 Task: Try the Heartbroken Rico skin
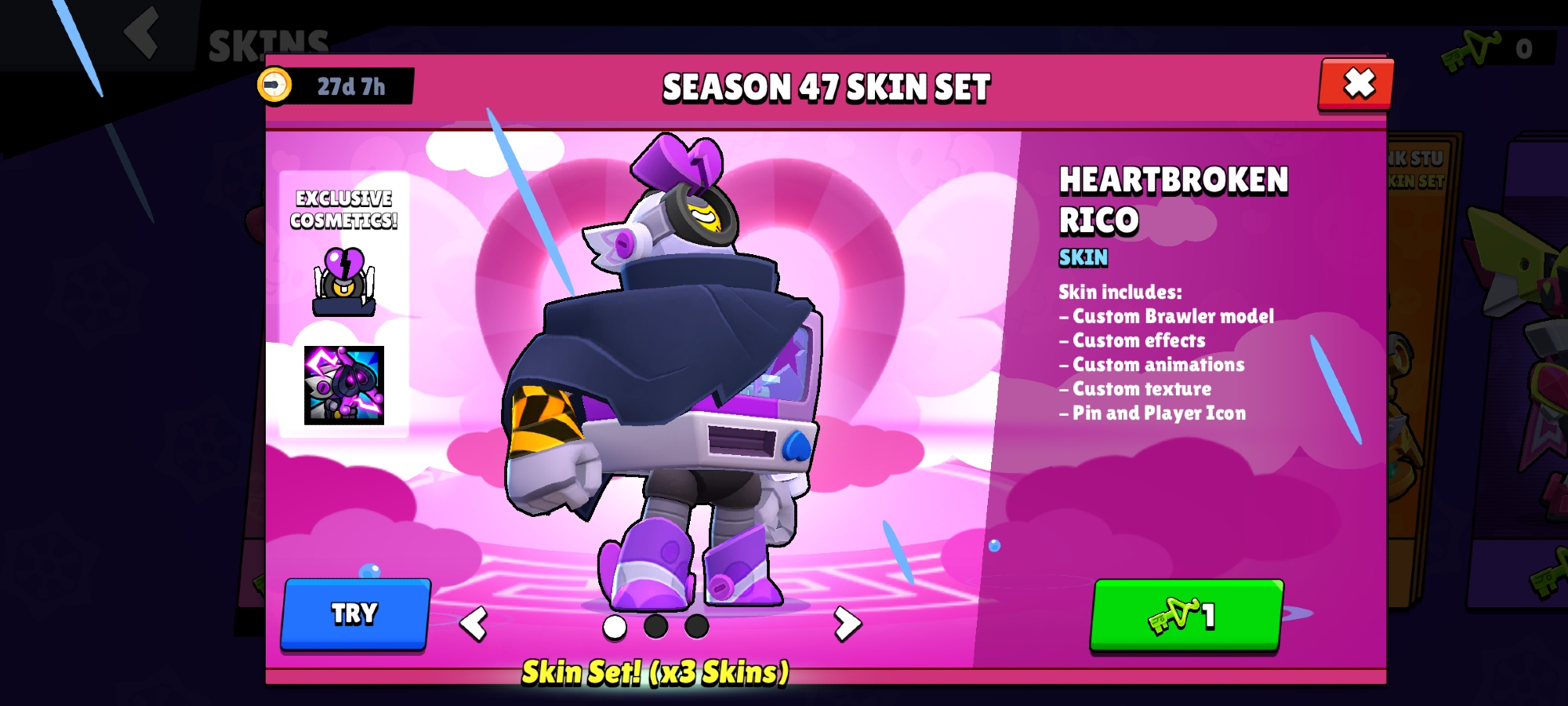tap(355, 613)
